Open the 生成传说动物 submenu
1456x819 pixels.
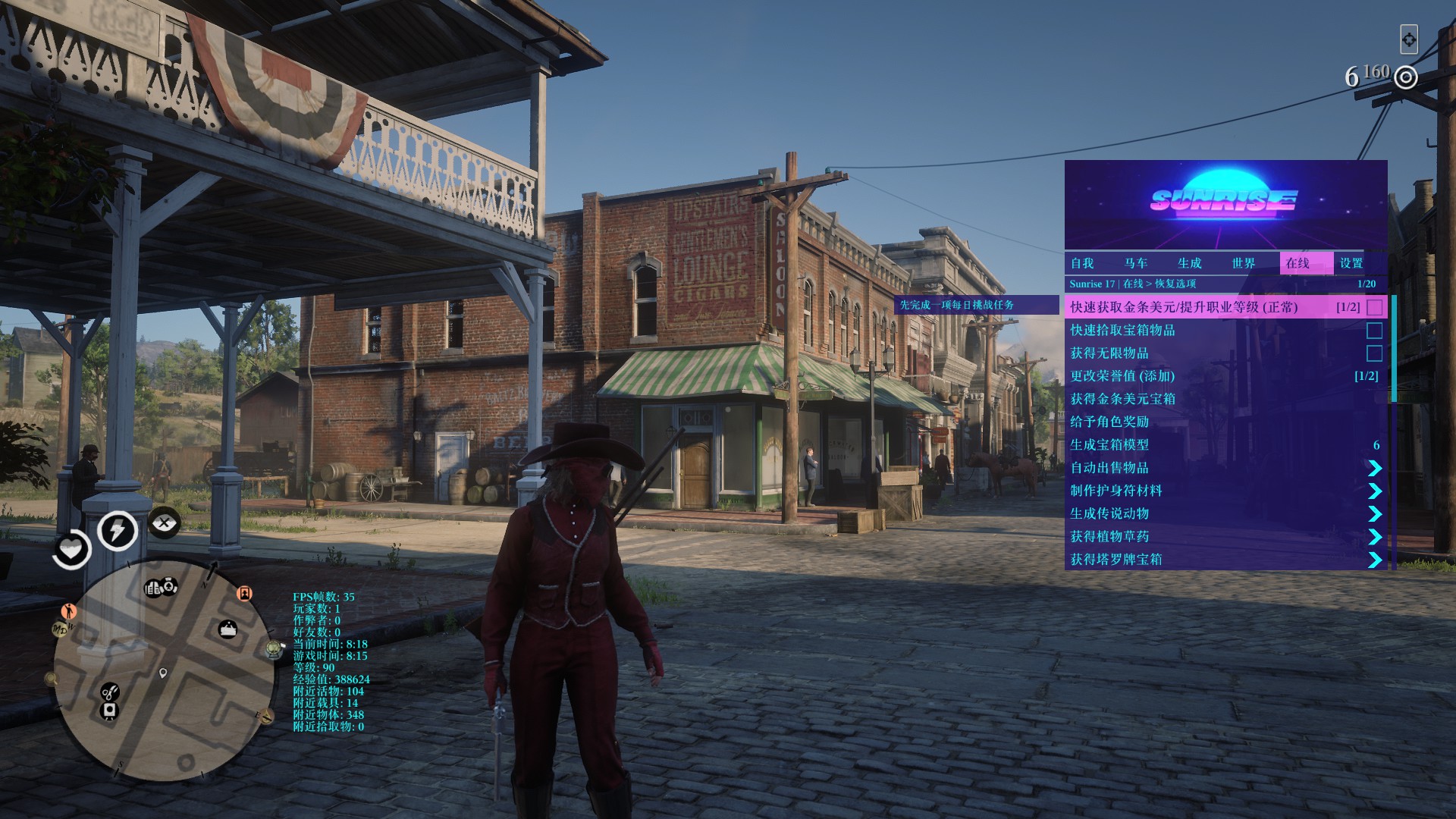pos(1374,513)
